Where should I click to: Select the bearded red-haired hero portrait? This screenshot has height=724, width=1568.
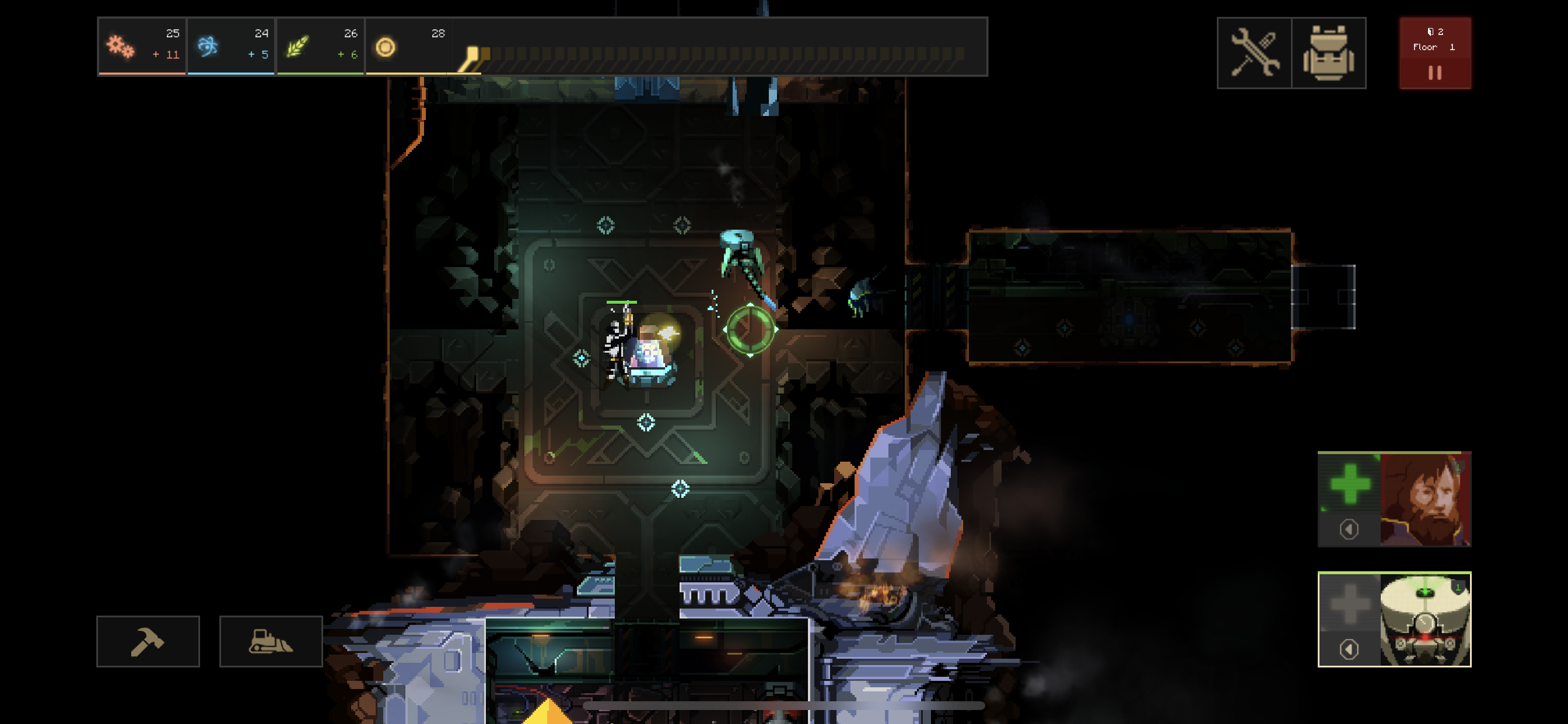pyautogui.click(x=1425, y=499)
